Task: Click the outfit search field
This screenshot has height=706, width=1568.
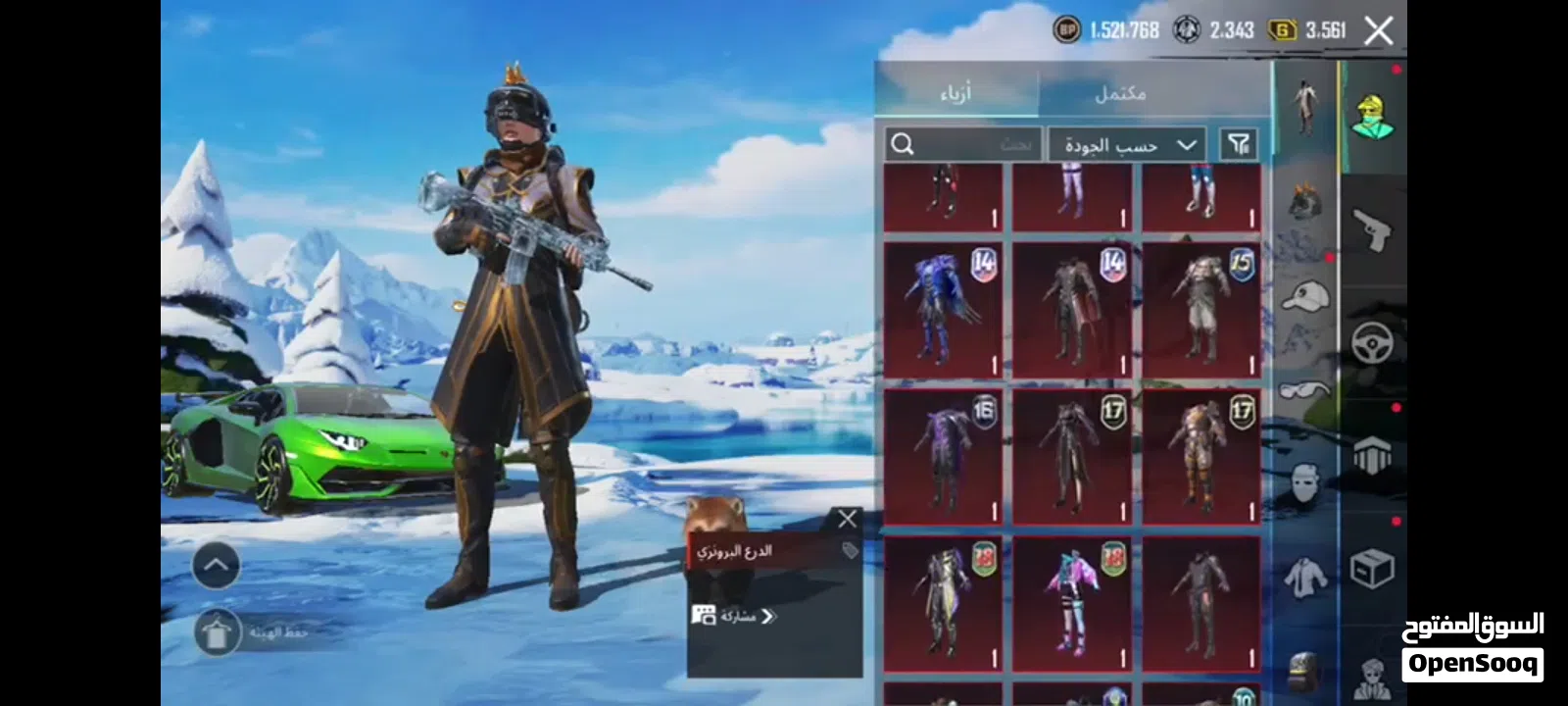Action: (962, 145)
